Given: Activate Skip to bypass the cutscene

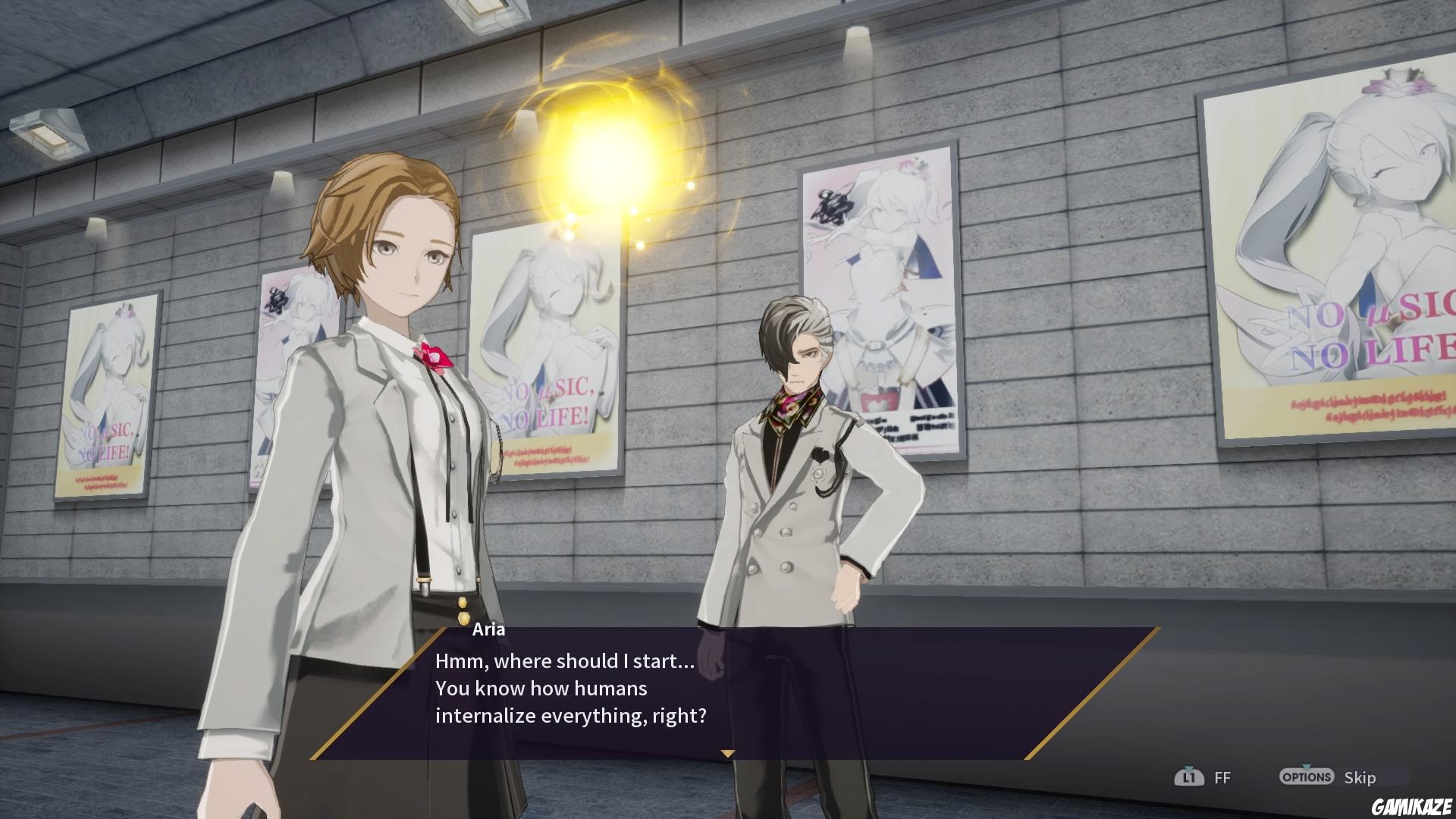Looking at the screenshot, I should point(1360,777).
